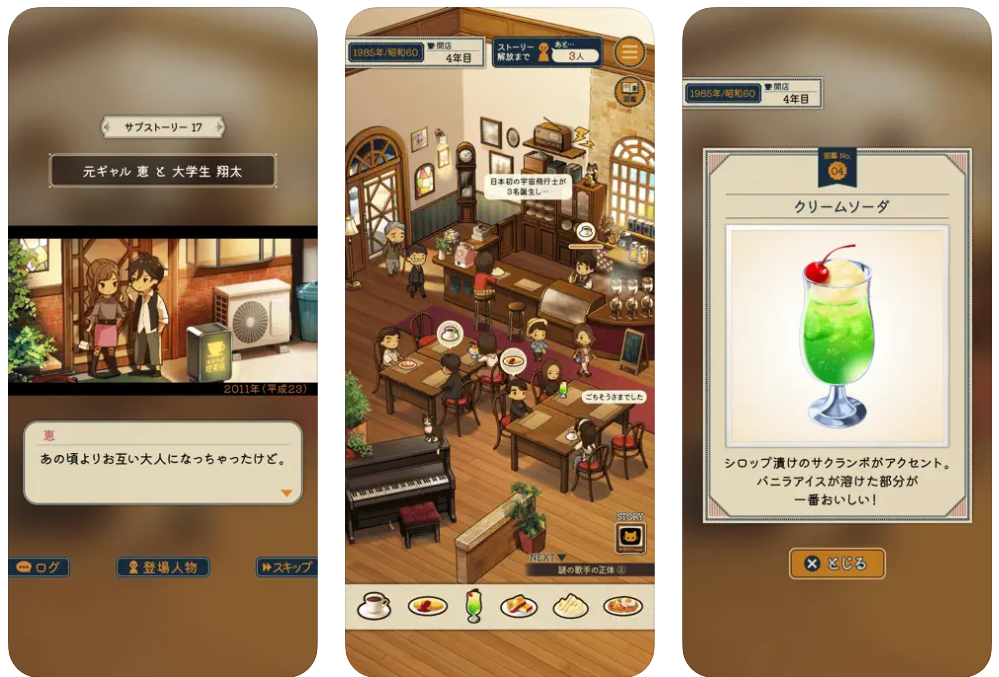Open the STORY cat television icon
Screen dimensions: 999x677
click(630, 537)
